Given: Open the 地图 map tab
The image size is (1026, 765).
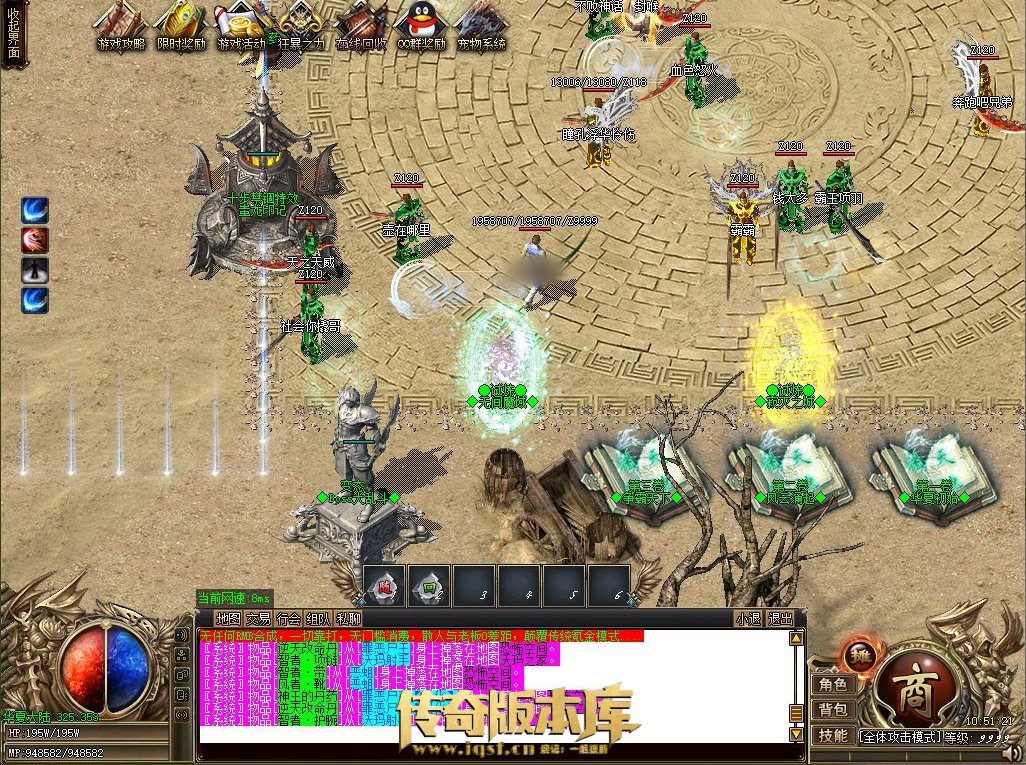Looking at the screenshot, I should click(x=229, y=618).
